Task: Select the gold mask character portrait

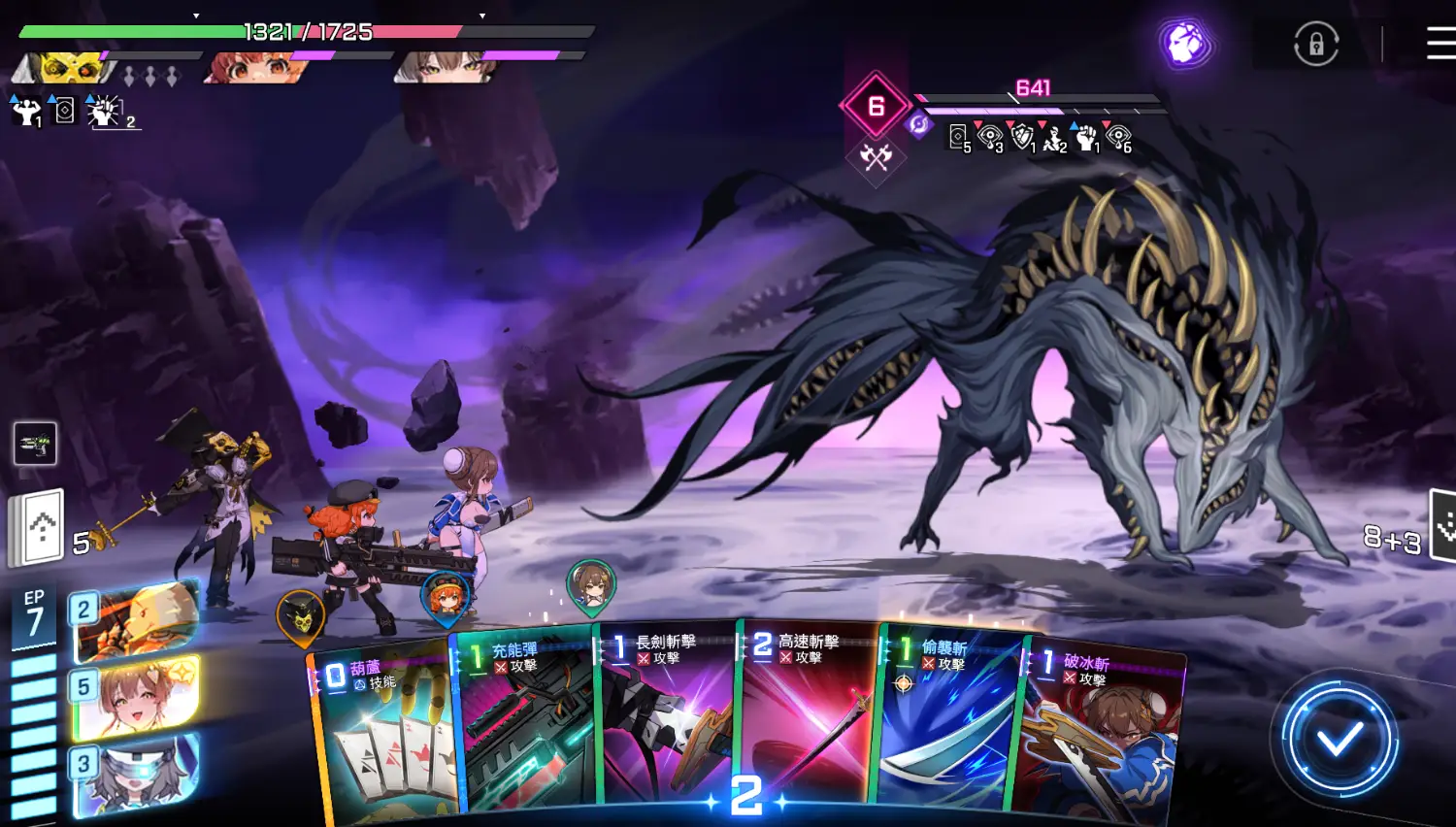Action: (68, 68)
